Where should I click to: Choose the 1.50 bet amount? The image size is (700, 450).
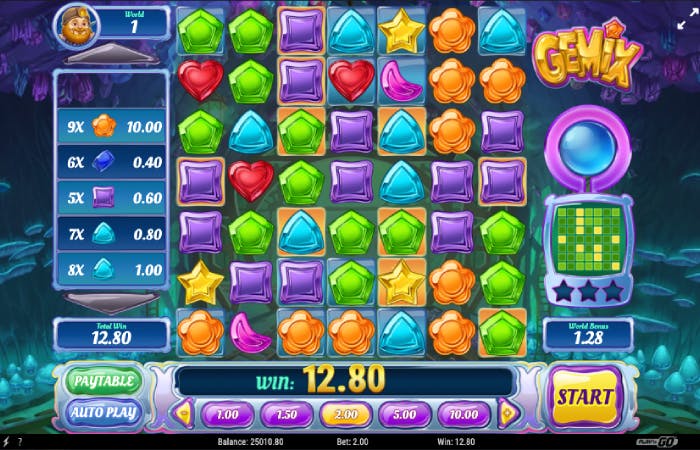pos(286,414)
